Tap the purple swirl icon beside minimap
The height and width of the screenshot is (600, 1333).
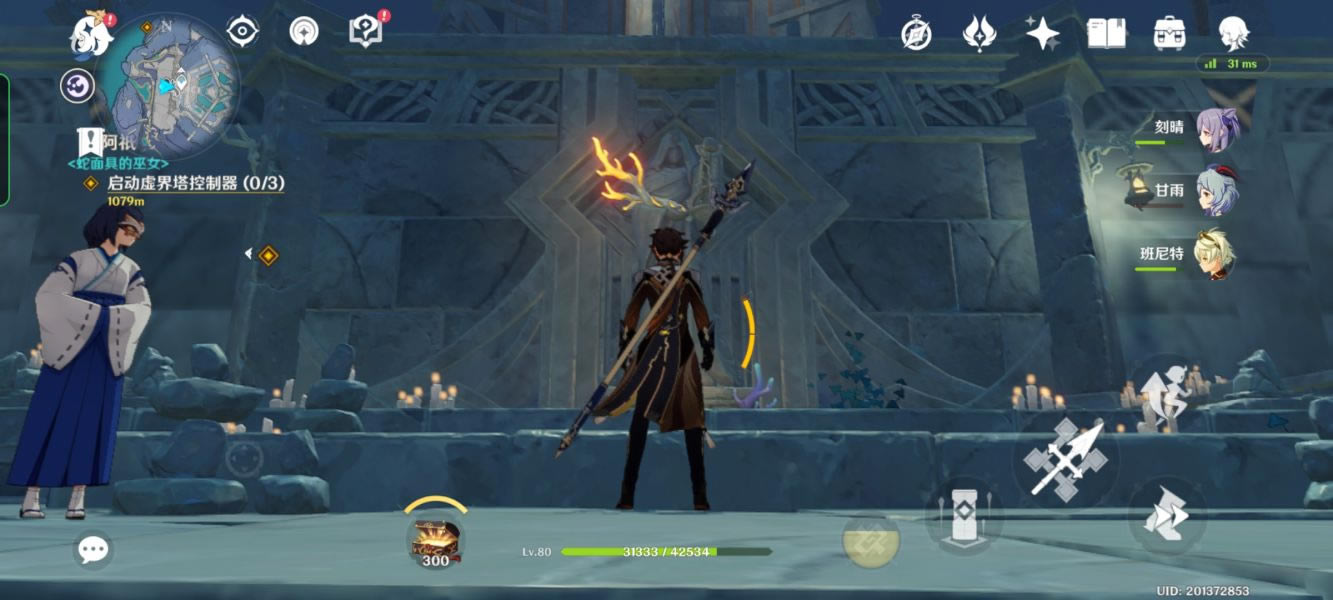click(77, 86)
